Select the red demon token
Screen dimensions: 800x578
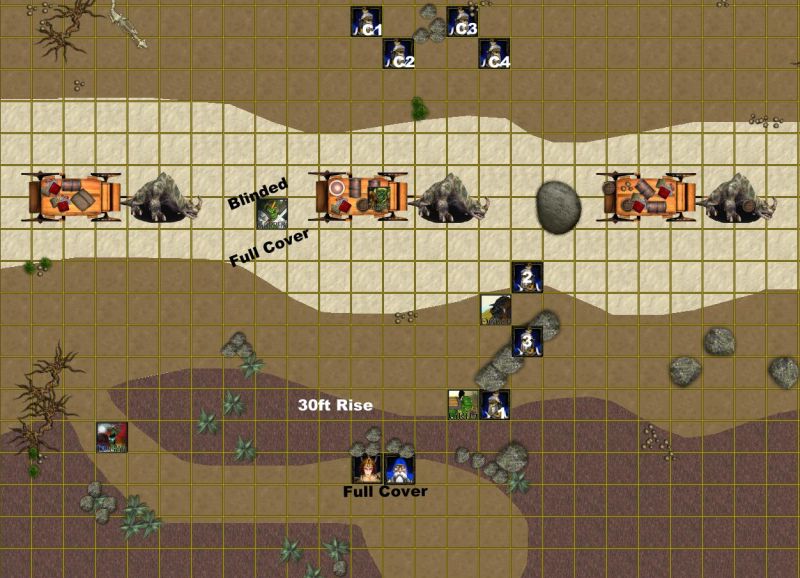pyautogui.click(x=112, y=437)
